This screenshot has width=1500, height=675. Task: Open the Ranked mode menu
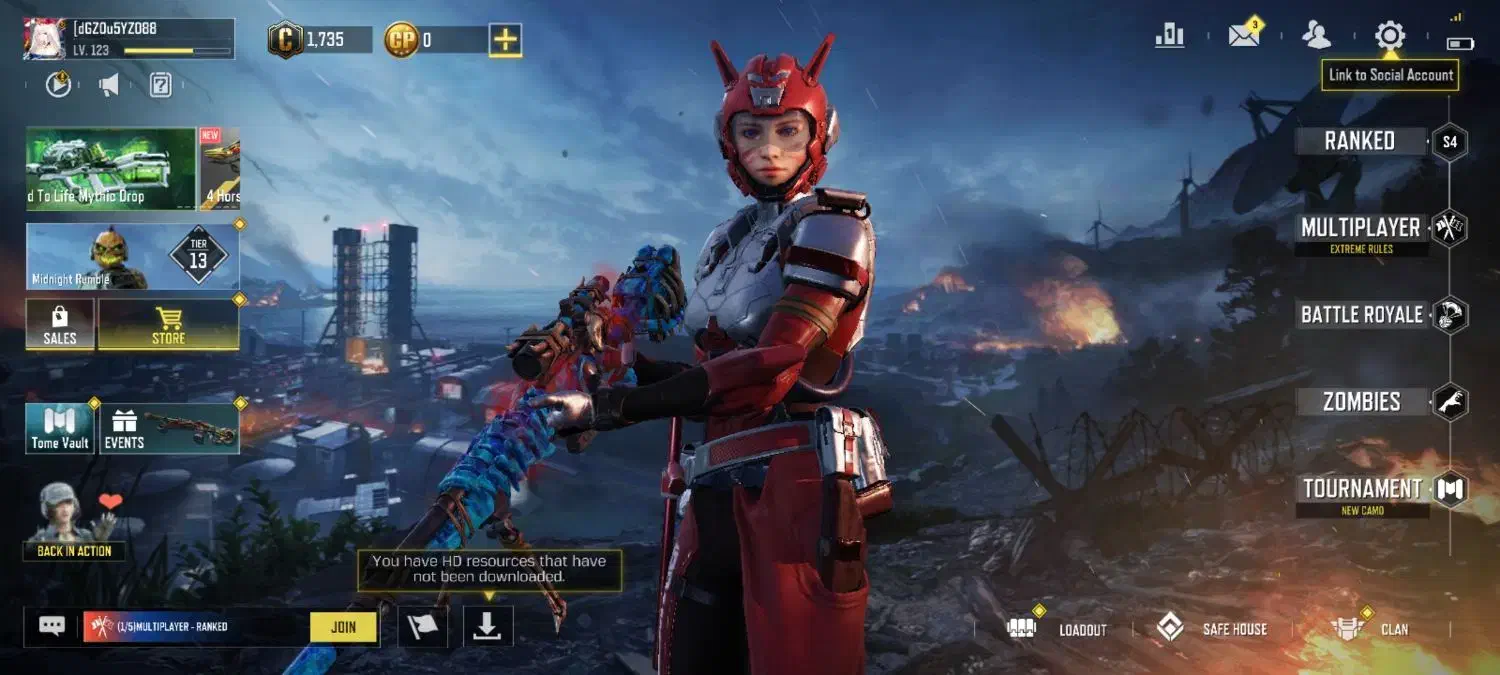point(1360,141)
